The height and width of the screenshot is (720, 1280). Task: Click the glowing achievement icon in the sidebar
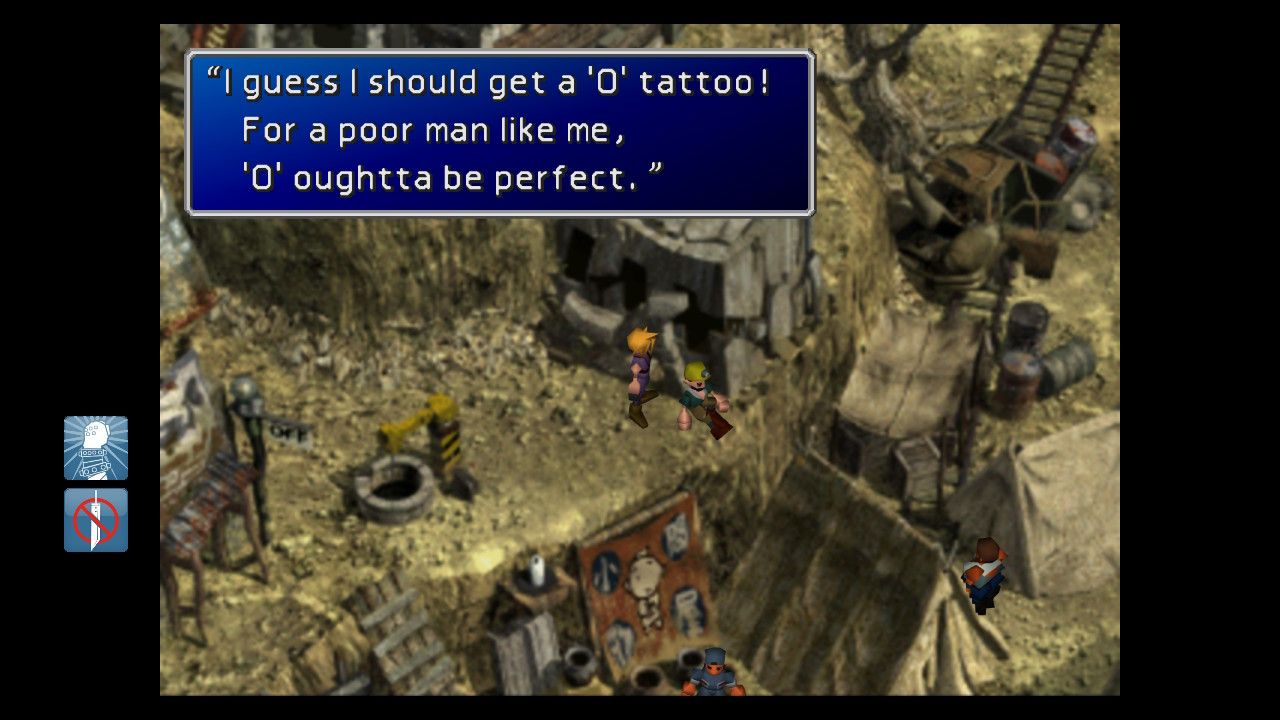point(95,448)
